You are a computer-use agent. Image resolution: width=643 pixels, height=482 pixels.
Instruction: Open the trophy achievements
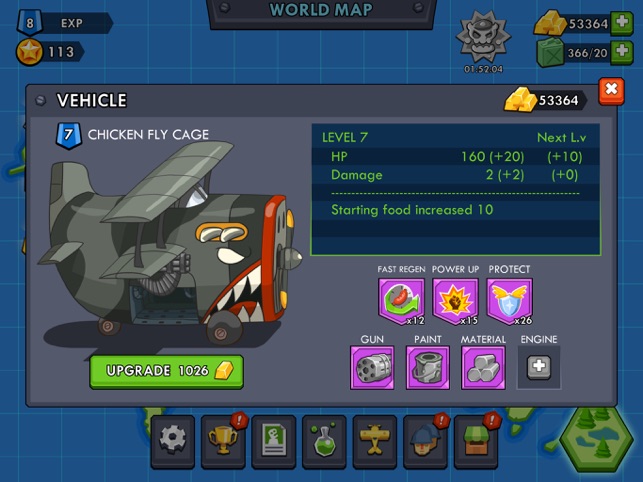[x=222, y=440]
